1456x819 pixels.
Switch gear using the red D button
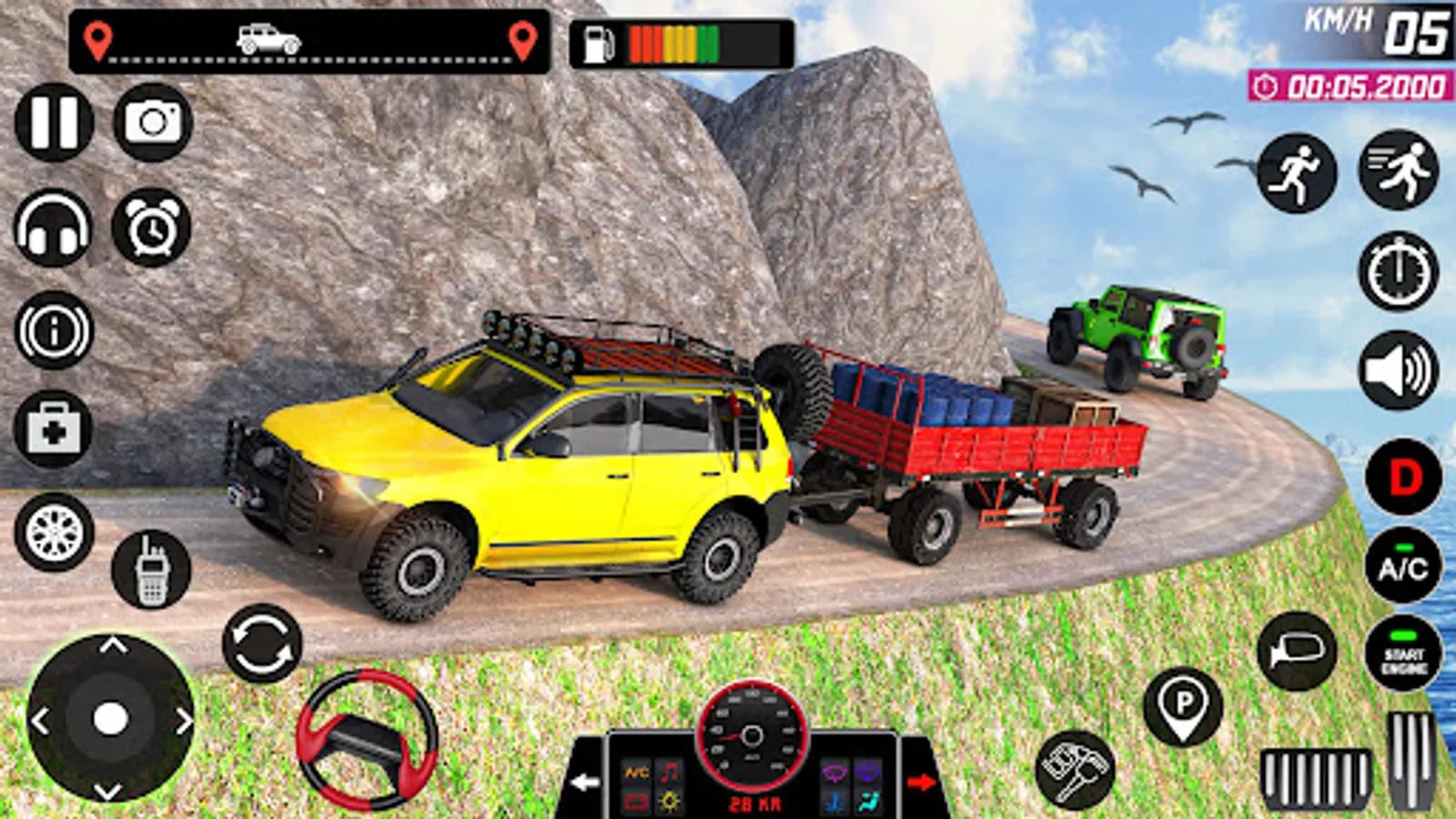click(x=1404, y=478)
